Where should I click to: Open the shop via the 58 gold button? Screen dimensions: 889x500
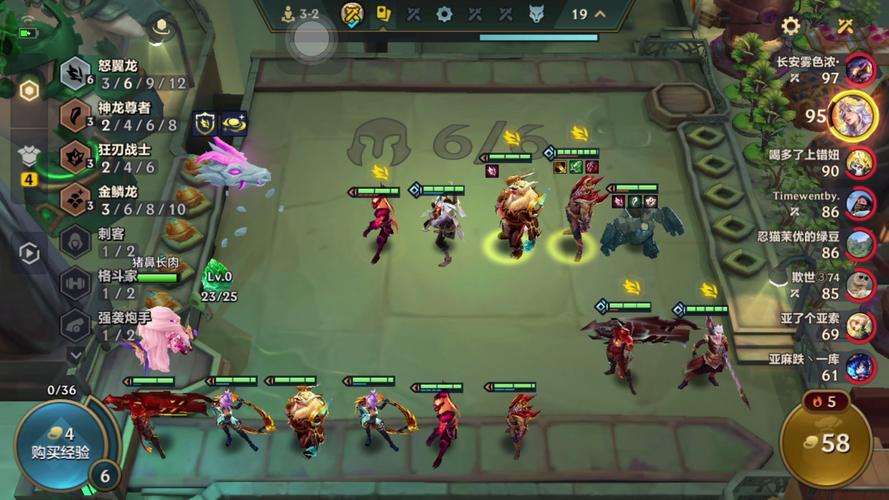827,444
